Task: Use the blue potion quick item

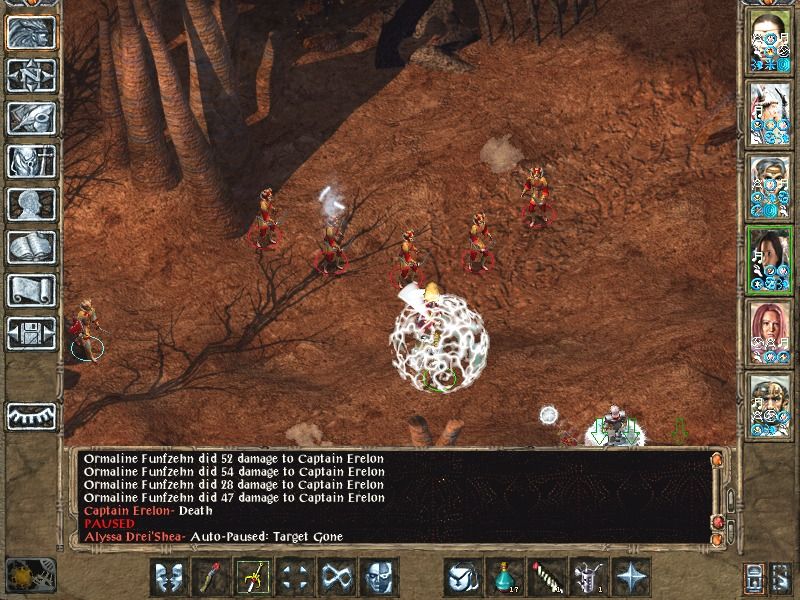Action: pyautogui.click(x=506, y=577)
